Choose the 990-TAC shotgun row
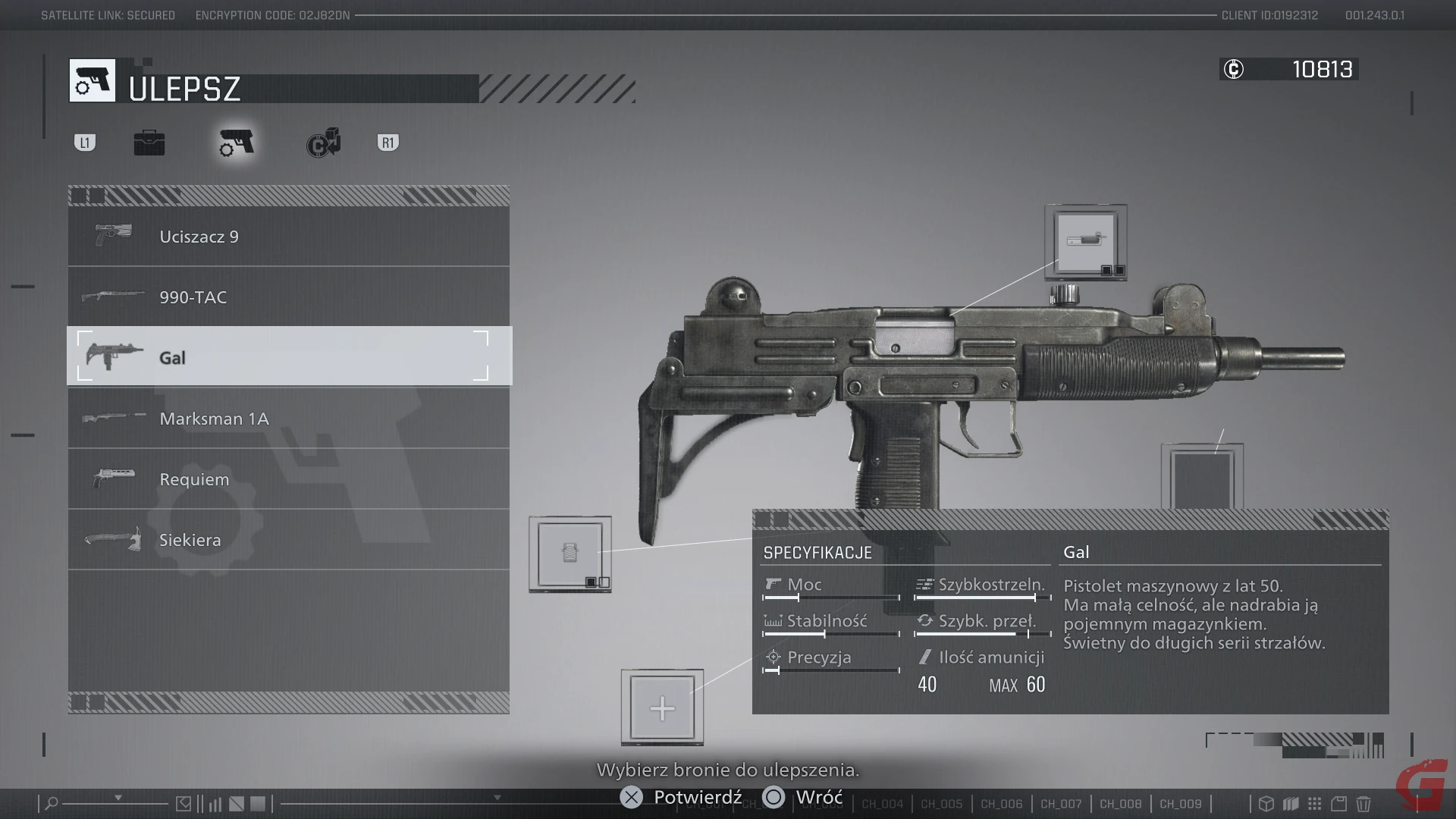Screen dimensions: 1456x819 click(x=288, y=297)
